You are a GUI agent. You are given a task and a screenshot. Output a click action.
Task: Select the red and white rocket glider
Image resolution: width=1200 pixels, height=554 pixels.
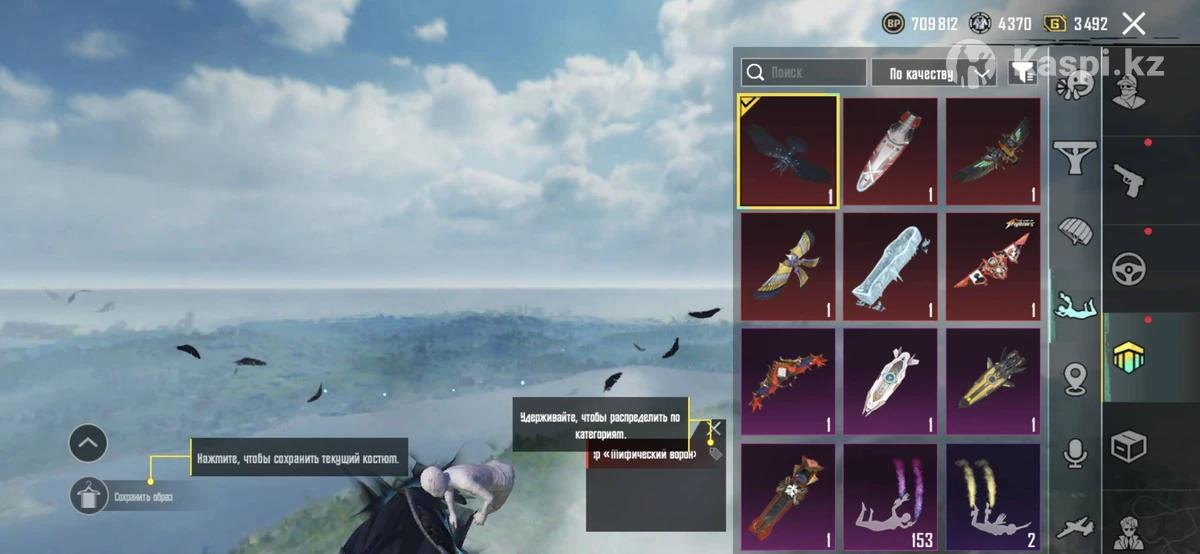point(890,151)
